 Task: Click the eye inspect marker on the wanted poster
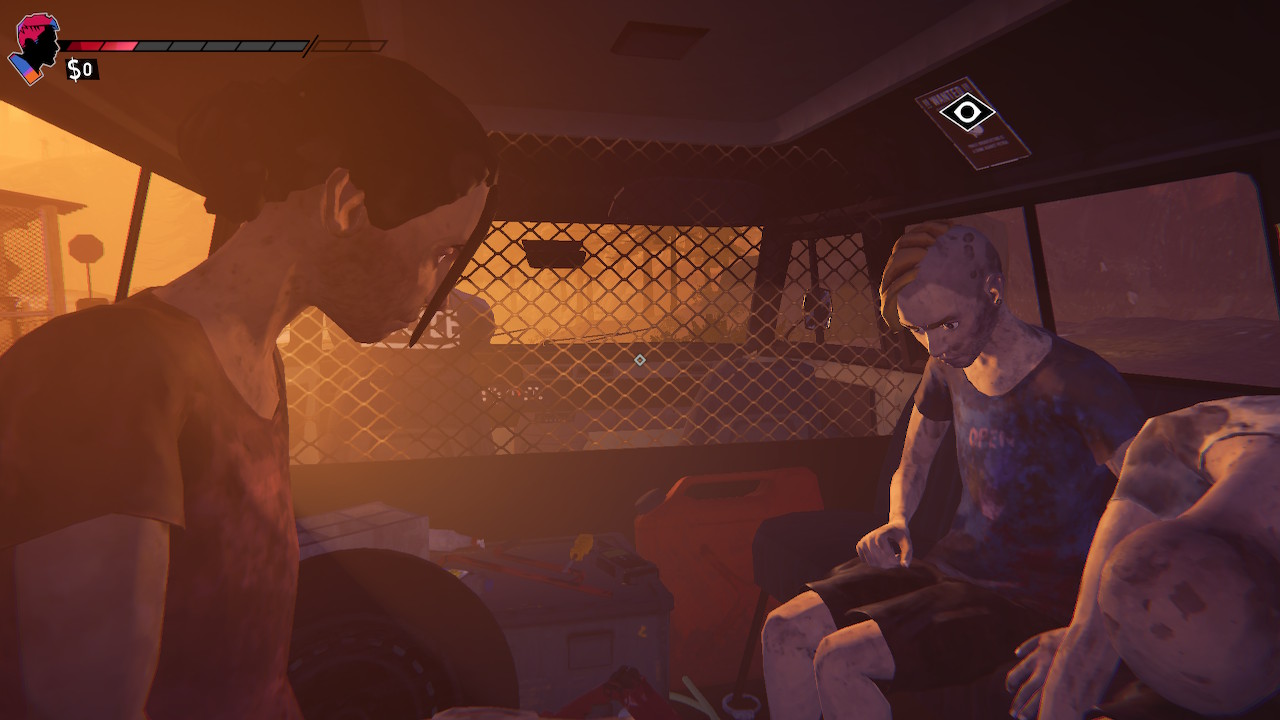(x=967, y=112)
